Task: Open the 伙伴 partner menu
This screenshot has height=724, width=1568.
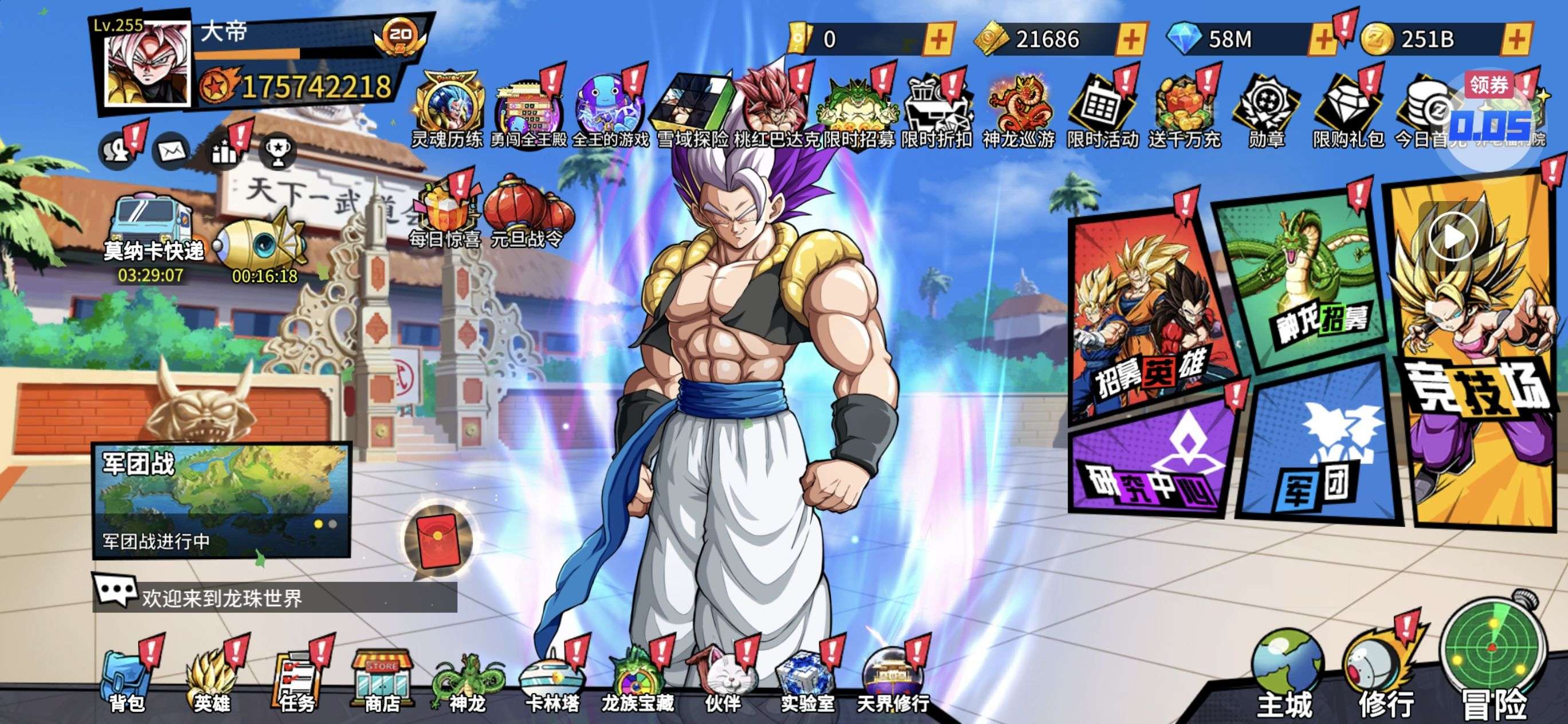Action: coord(723,682)
